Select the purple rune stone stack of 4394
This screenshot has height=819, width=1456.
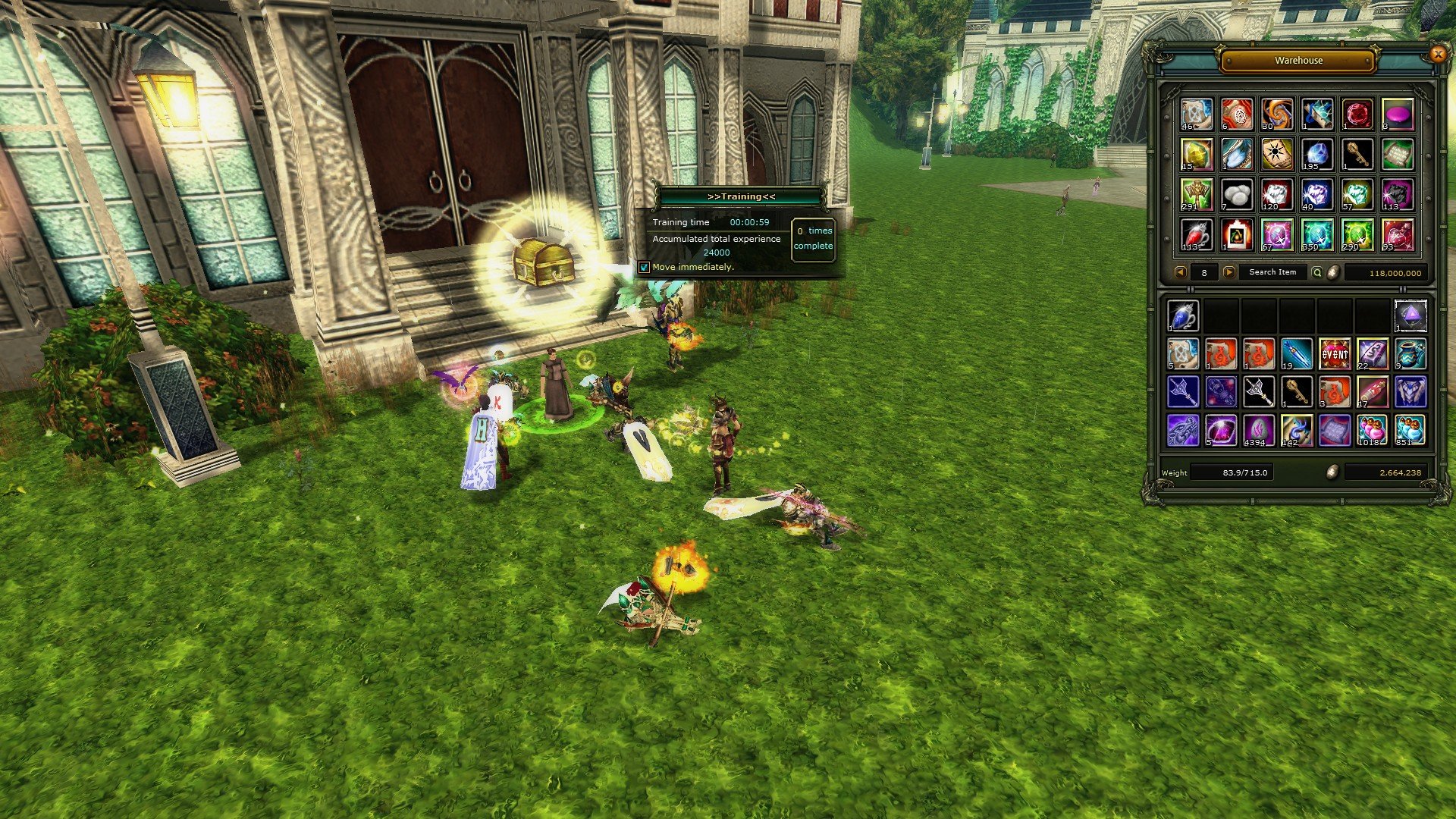coord(1259,430)
